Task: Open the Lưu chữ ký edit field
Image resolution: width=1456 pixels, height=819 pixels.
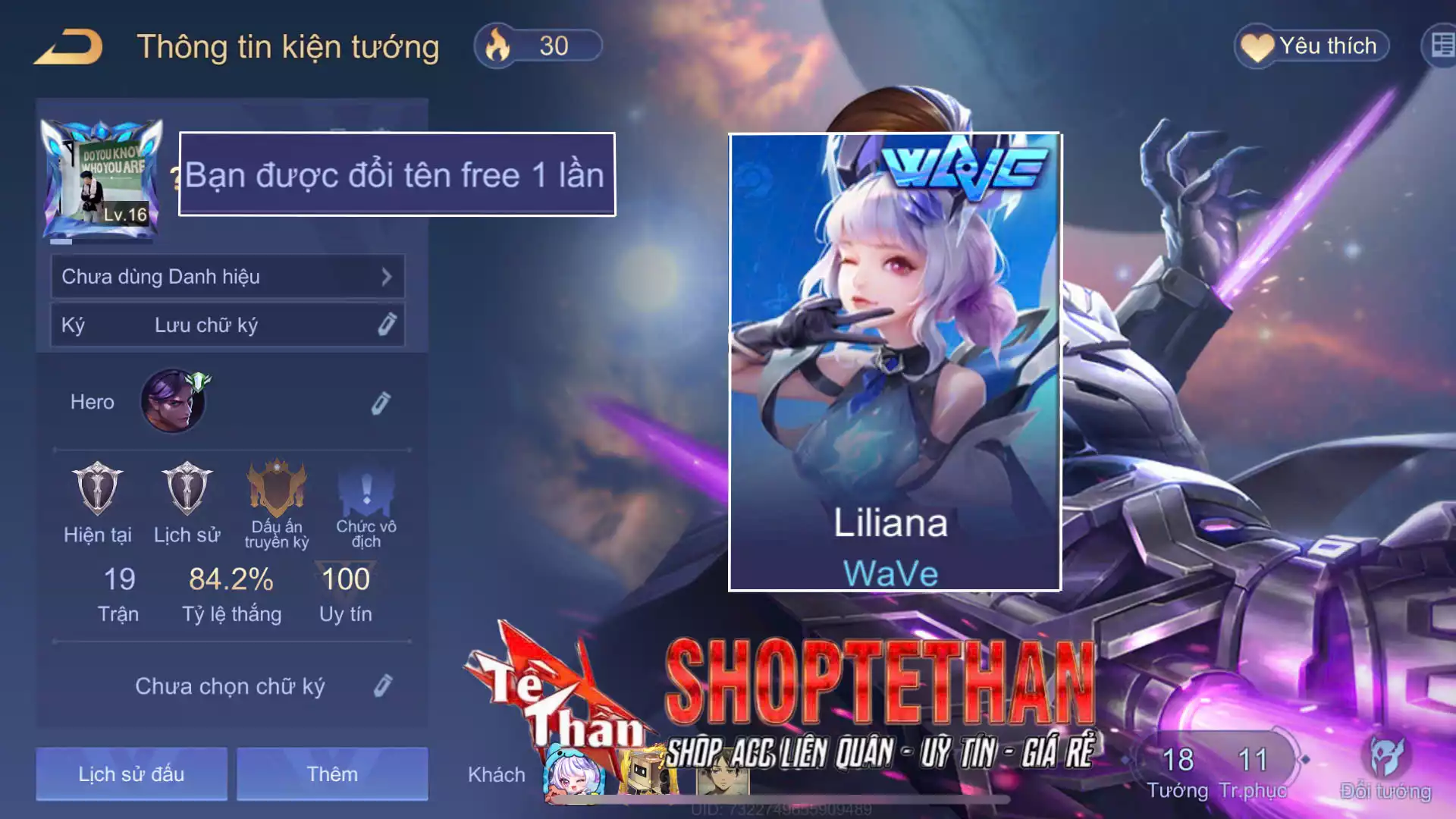Action: 227,325
